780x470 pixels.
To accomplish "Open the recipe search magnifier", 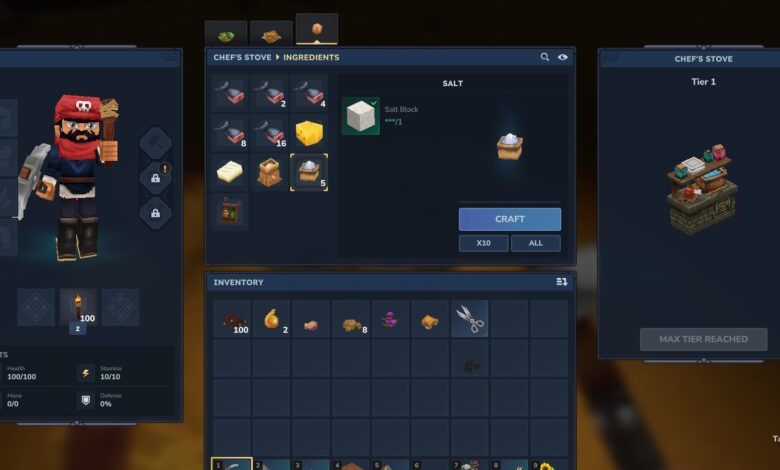I will point(545,57).
